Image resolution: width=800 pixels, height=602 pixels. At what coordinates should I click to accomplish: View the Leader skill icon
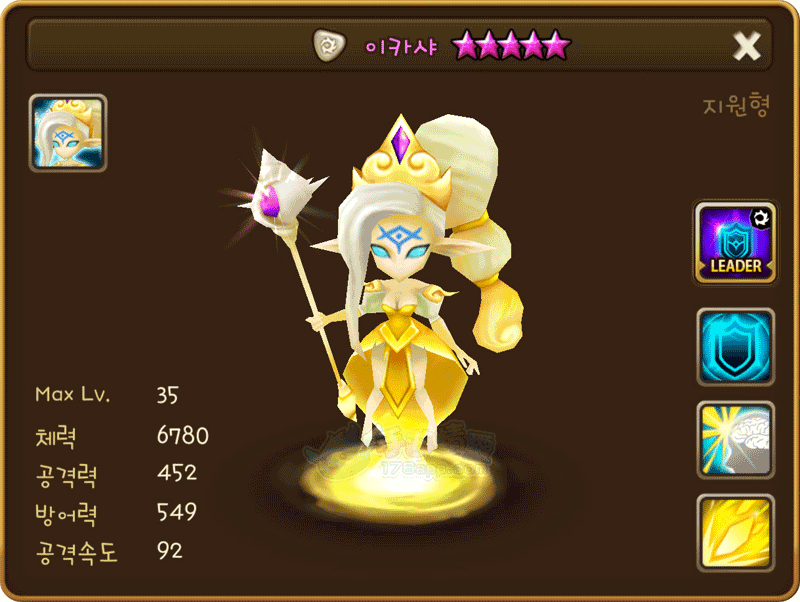(x=735, y=243)
